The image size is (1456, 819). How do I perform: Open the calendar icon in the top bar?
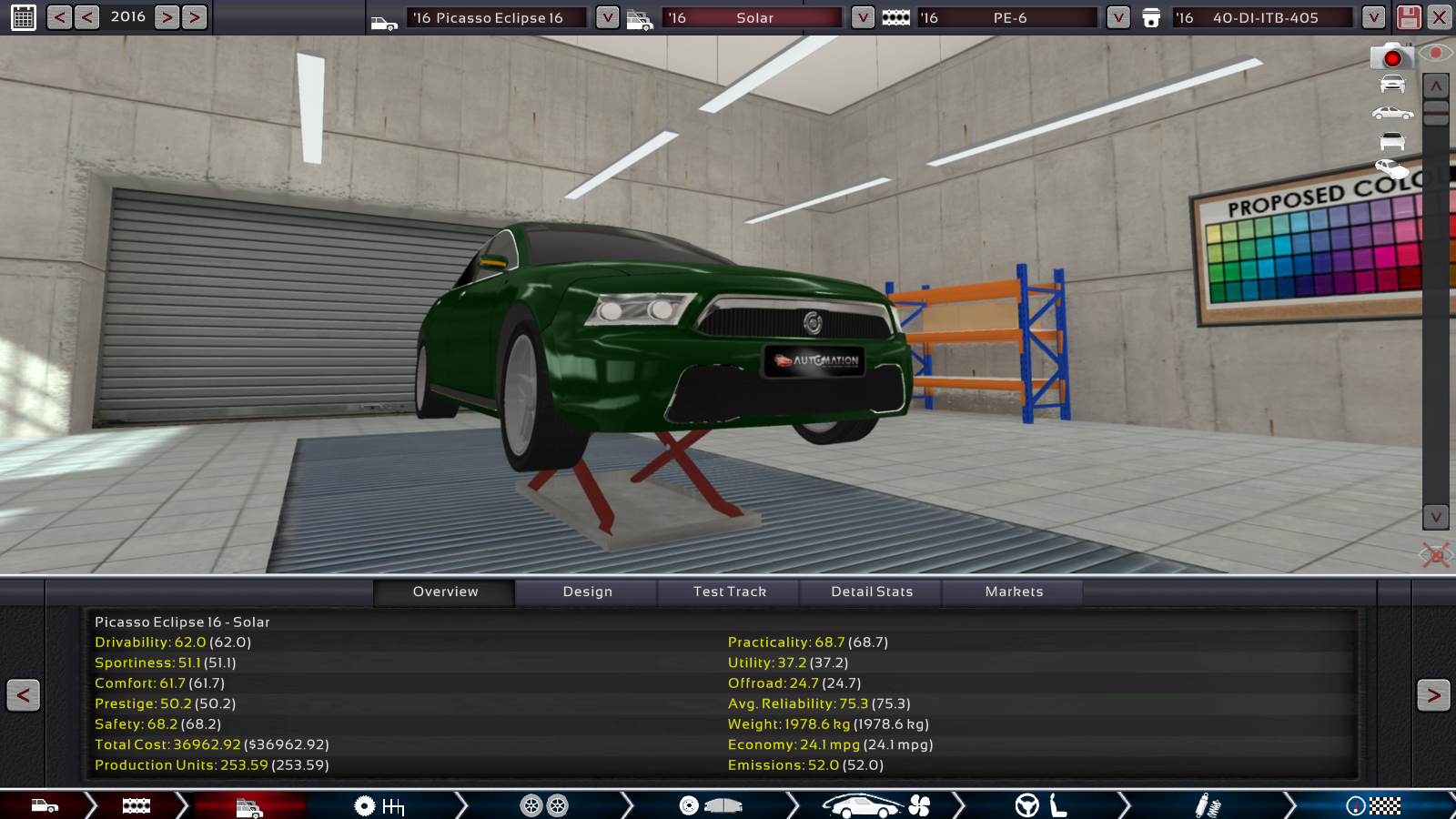point(24,17)
